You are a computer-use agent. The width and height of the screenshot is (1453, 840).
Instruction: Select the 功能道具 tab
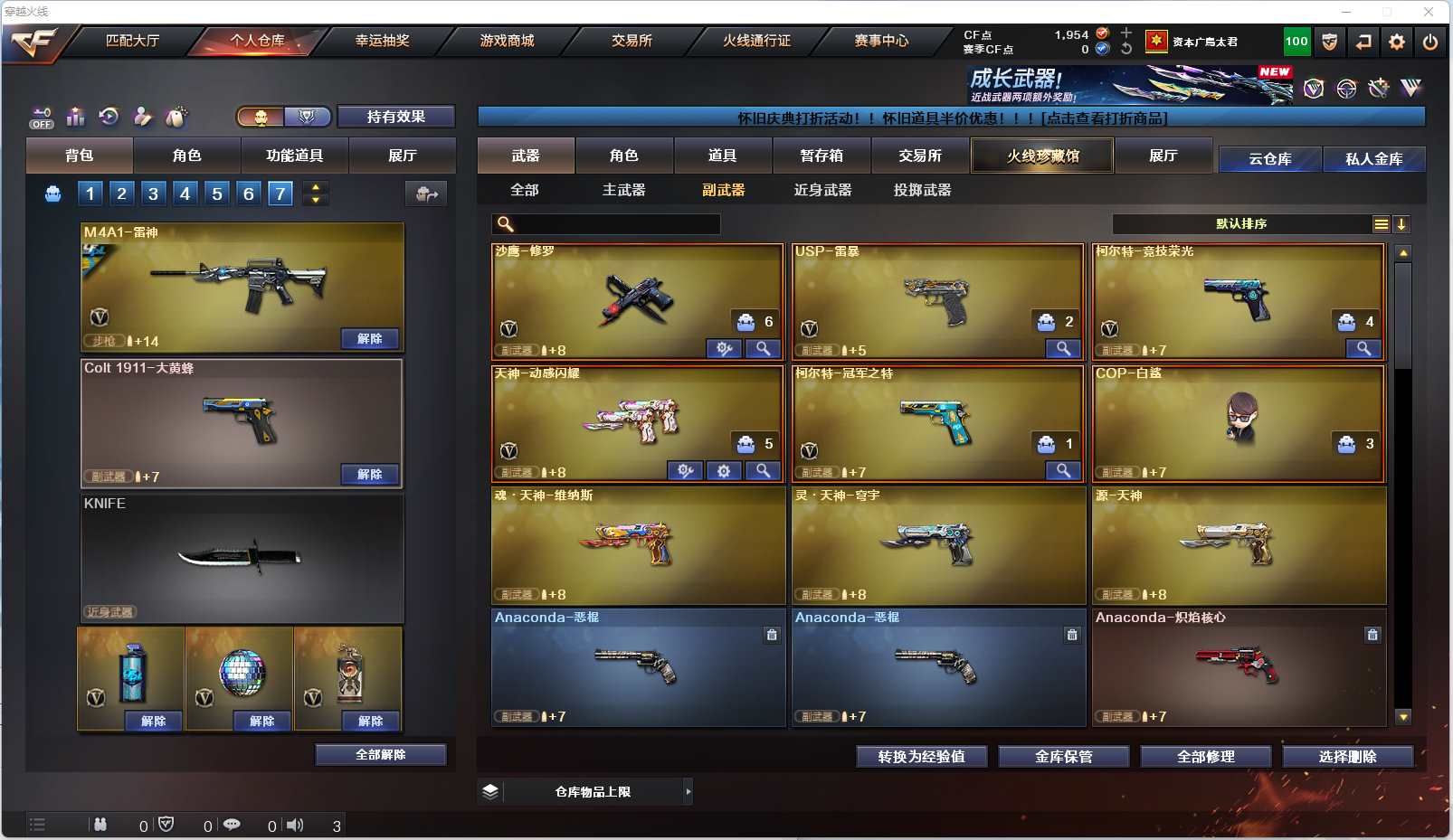(x=294, y=156)
